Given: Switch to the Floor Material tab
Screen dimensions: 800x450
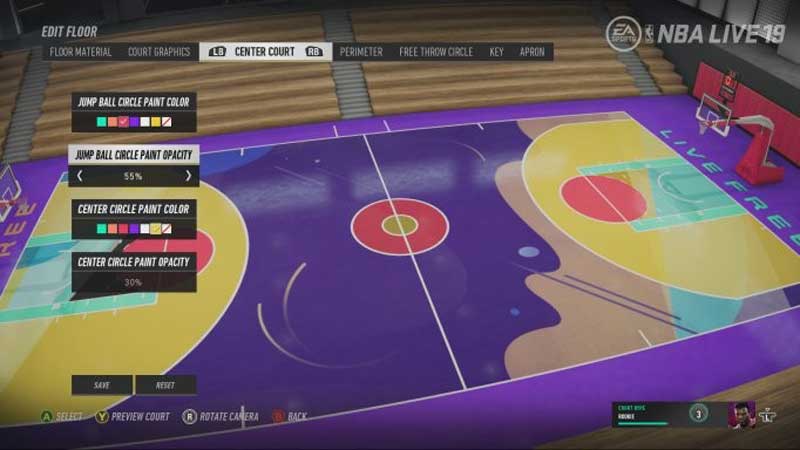Looking at the screenshot, I should (x=82, y=51).
